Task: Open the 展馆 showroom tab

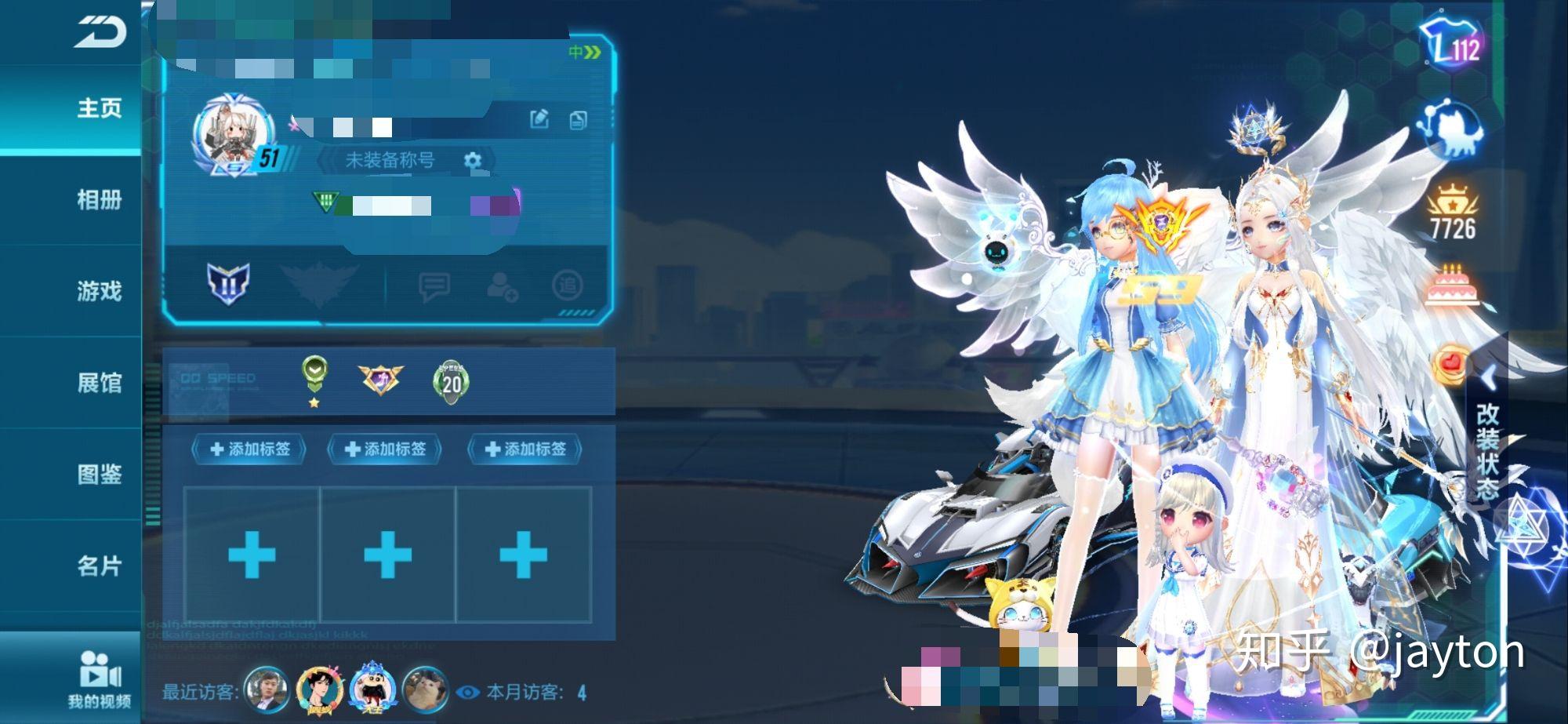Action: 100,383
